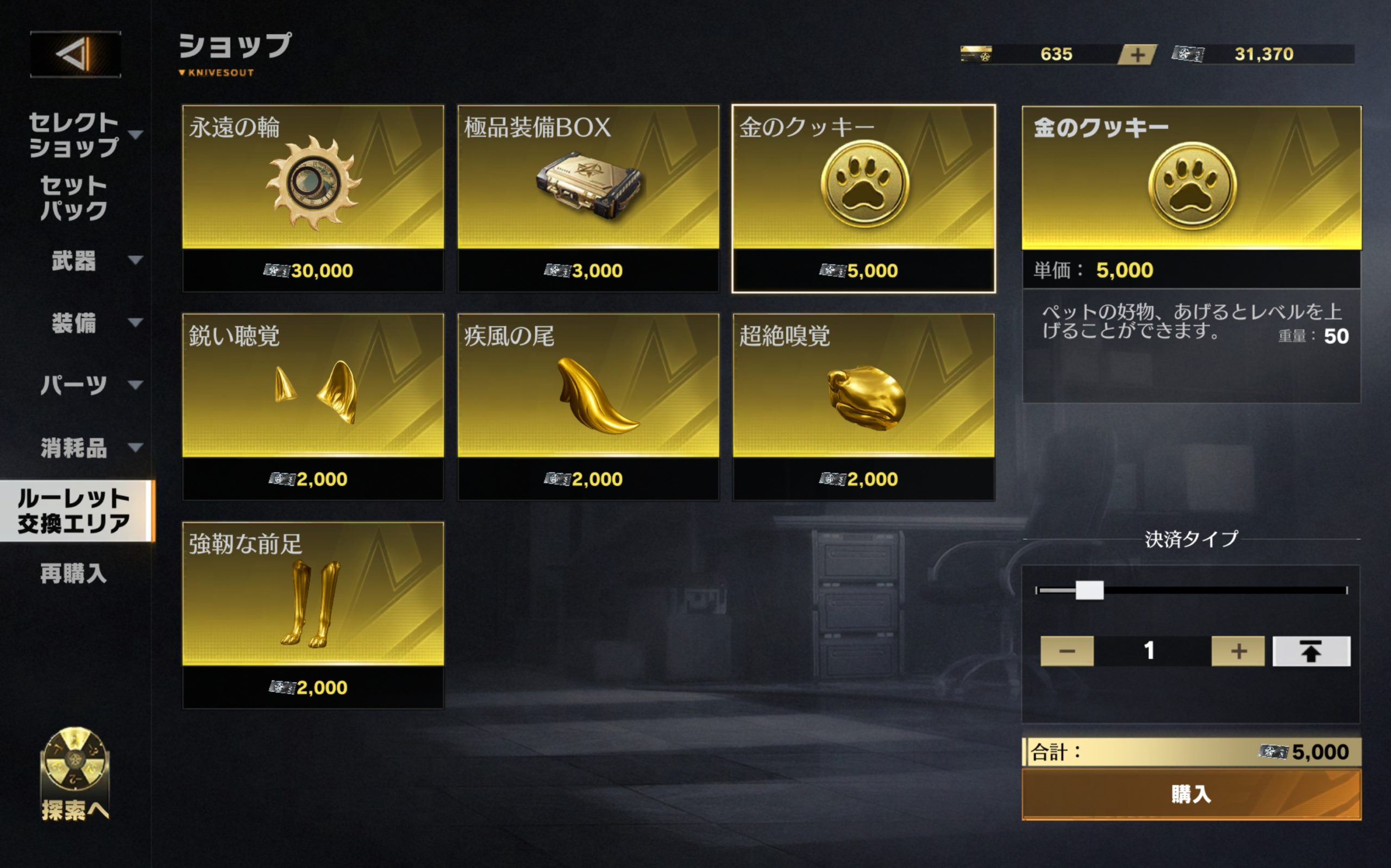The width and height of the screenshot is (1391, 868).
Task: Pick the 強靭な前足 golden legs item
Action: point(313,615)
